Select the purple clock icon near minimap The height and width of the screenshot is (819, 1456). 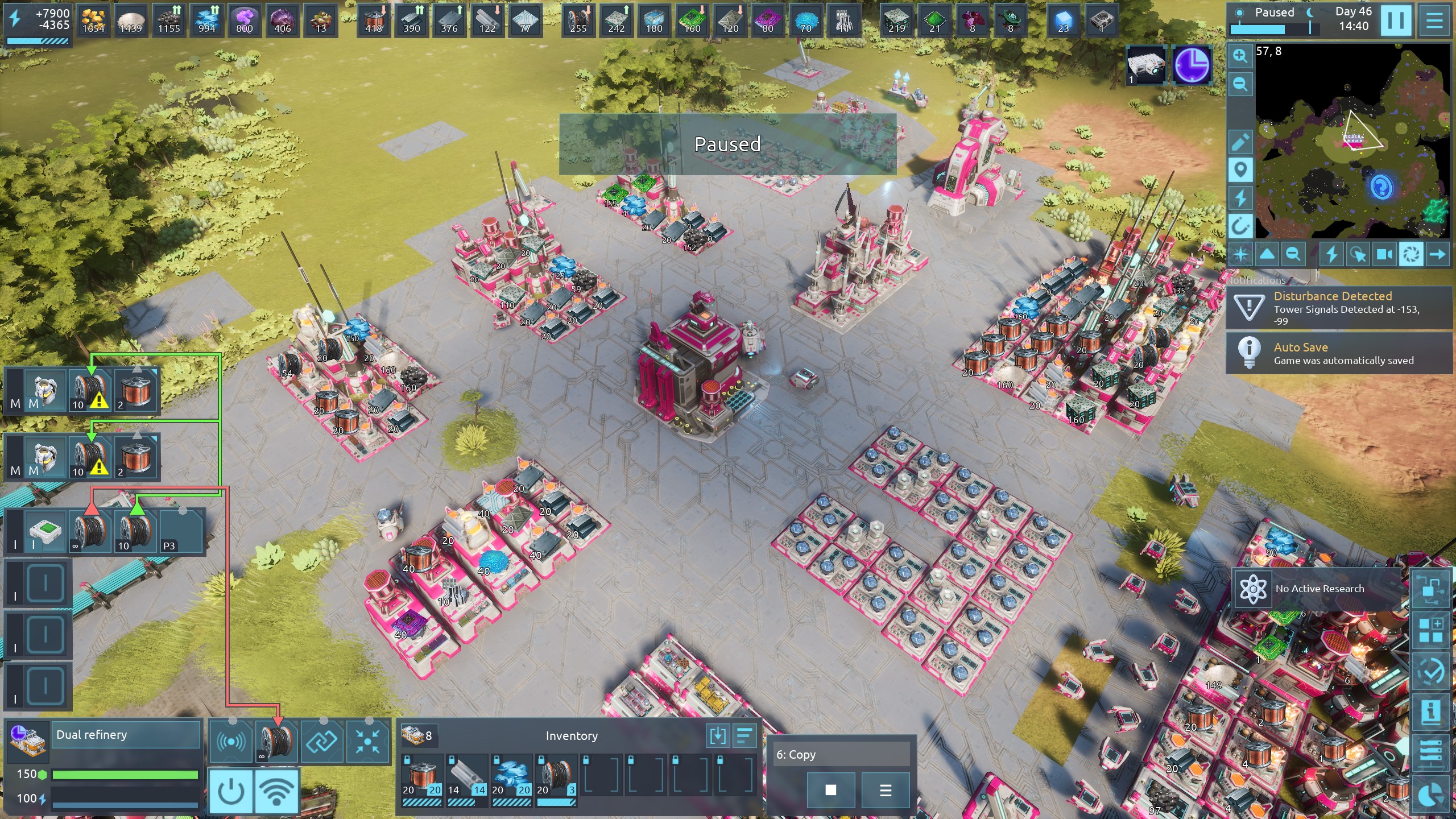point(1191,65)
